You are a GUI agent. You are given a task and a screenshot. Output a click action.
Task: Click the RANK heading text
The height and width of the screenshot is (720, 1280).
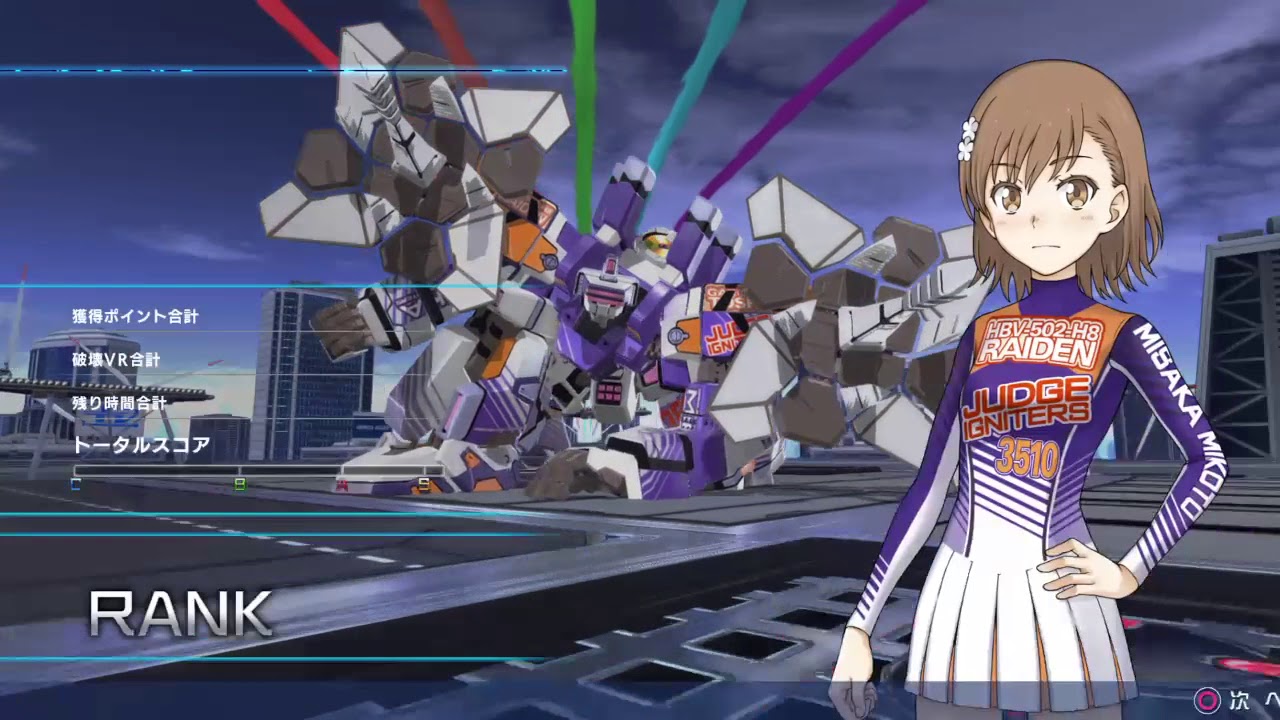coord(180,613)
